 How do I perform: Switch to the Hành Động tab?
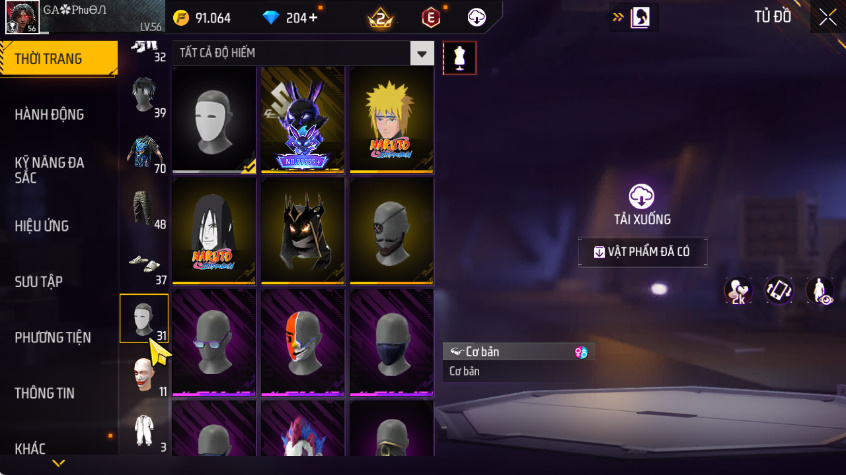[x=49, y=115]
